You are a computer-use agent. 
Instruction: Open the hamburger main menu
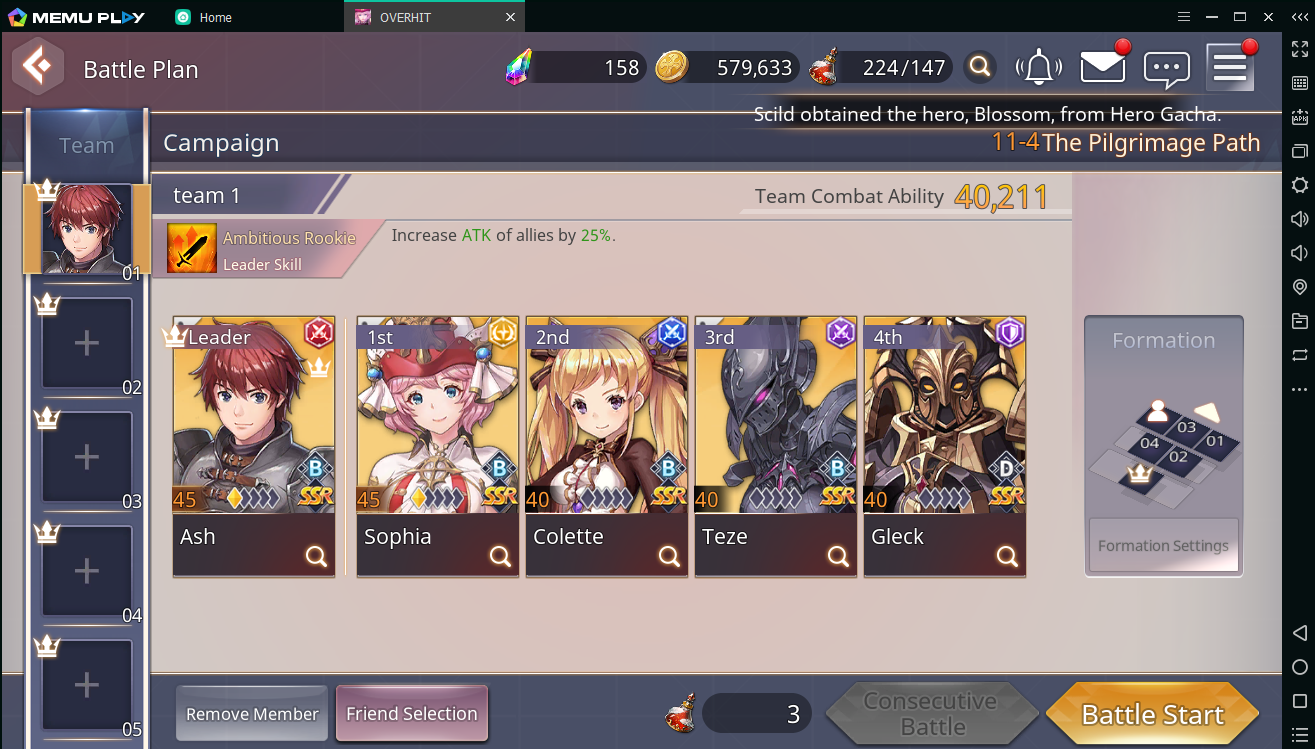point(1229,67)
